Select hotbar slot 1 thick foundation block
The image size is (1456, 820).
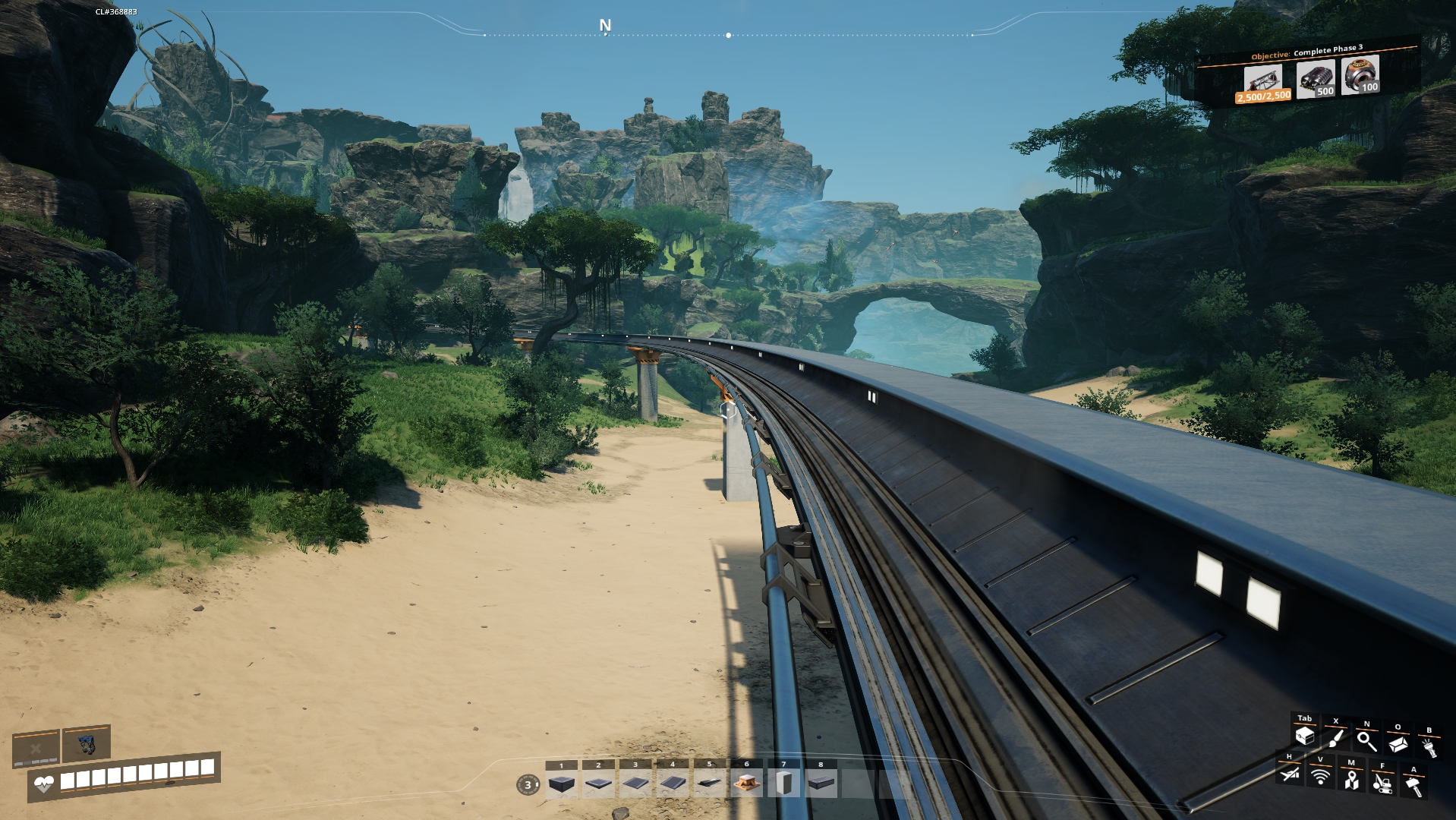point(562,784)
